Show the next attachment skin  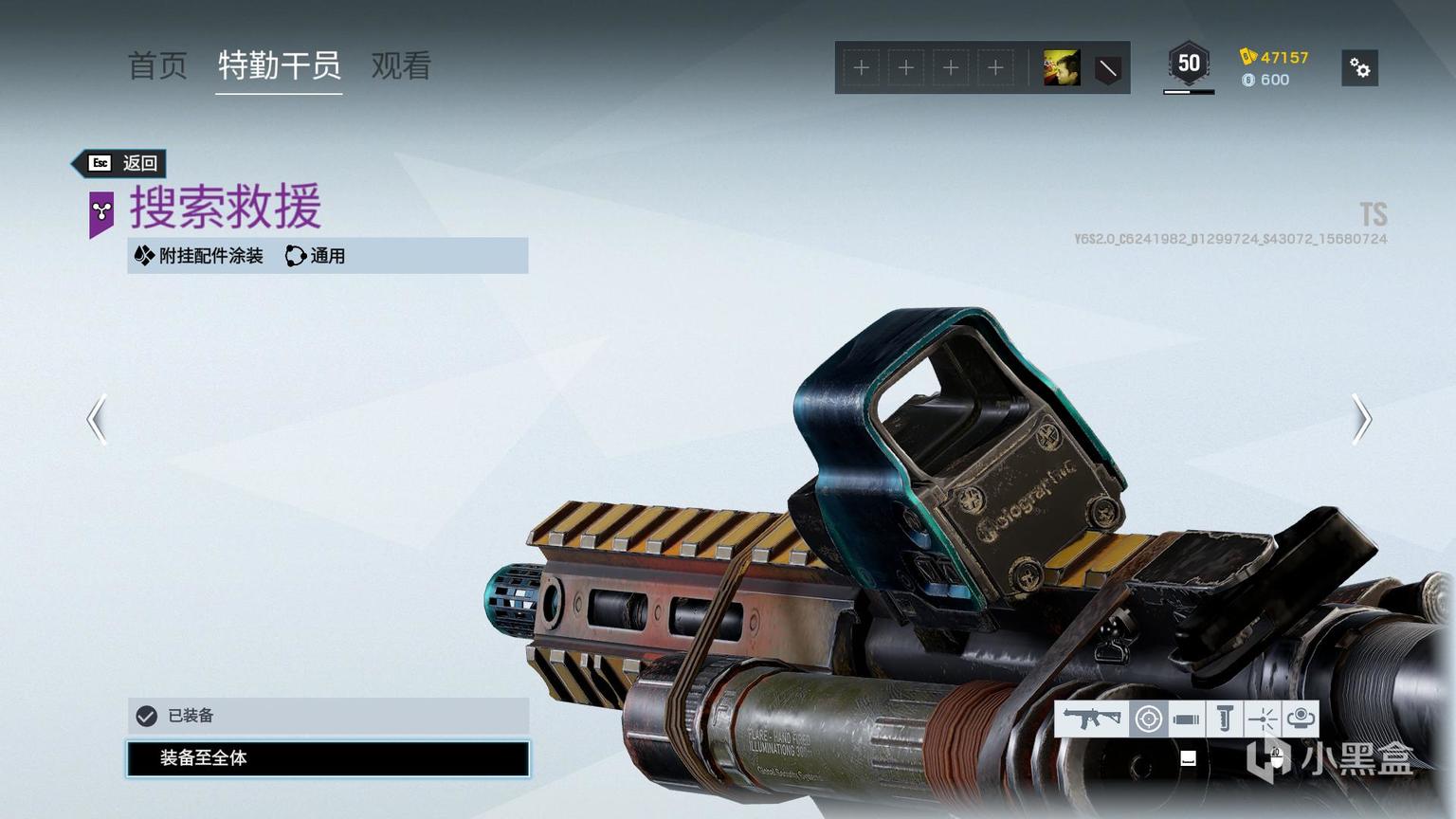coord(1361,419)
